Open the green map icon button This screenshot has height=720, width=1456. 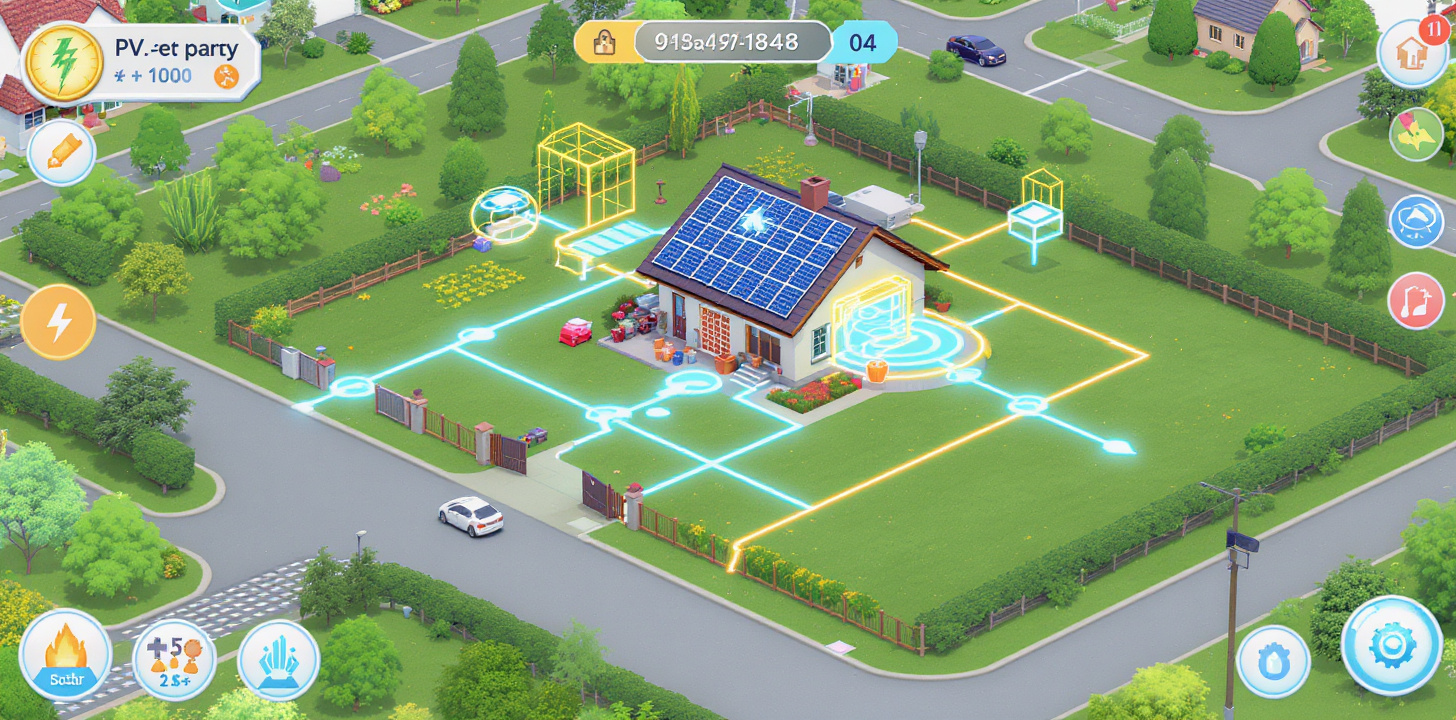pyautogui.click(x=1417, y=135)
